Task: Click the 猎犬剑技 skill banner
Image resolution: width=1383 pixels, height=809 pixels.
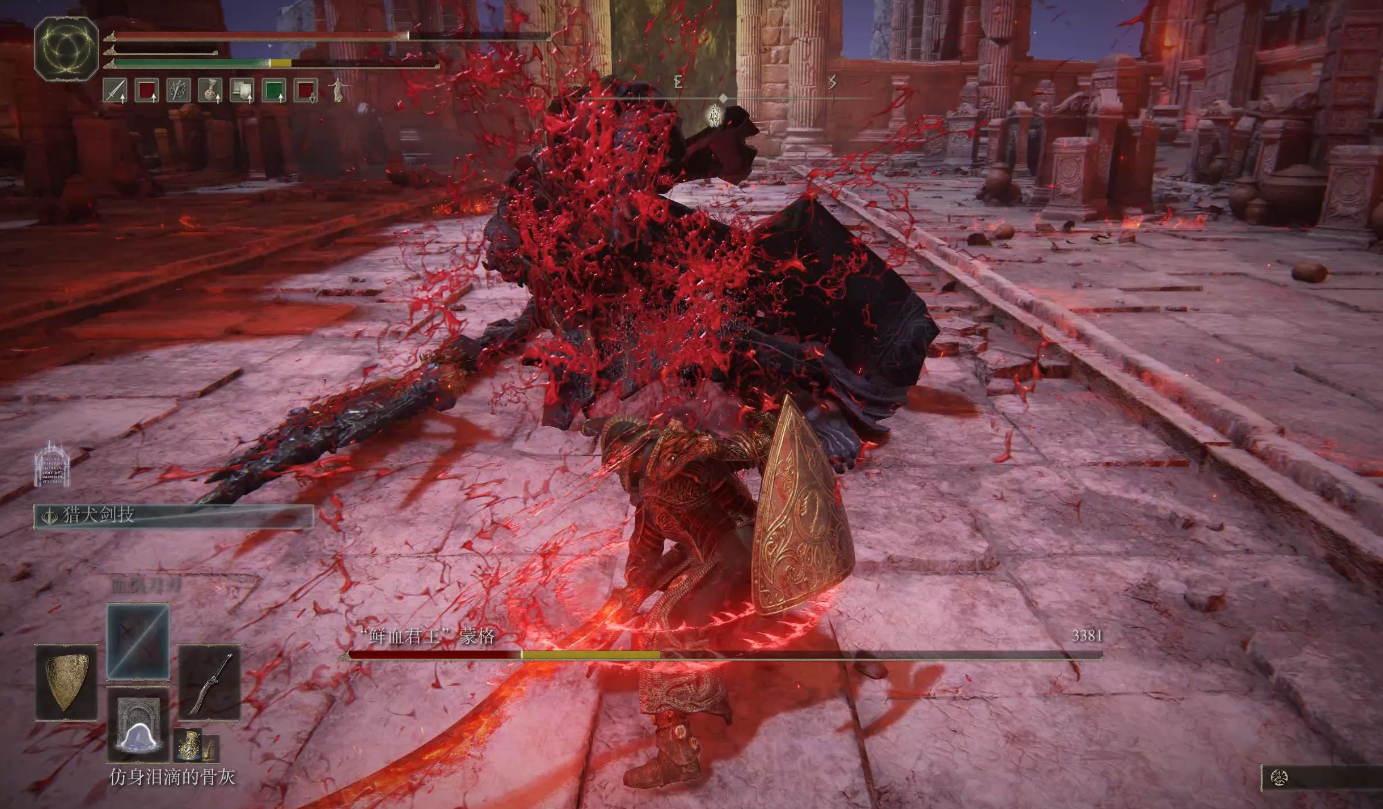Action: click(x=174, y=516)
